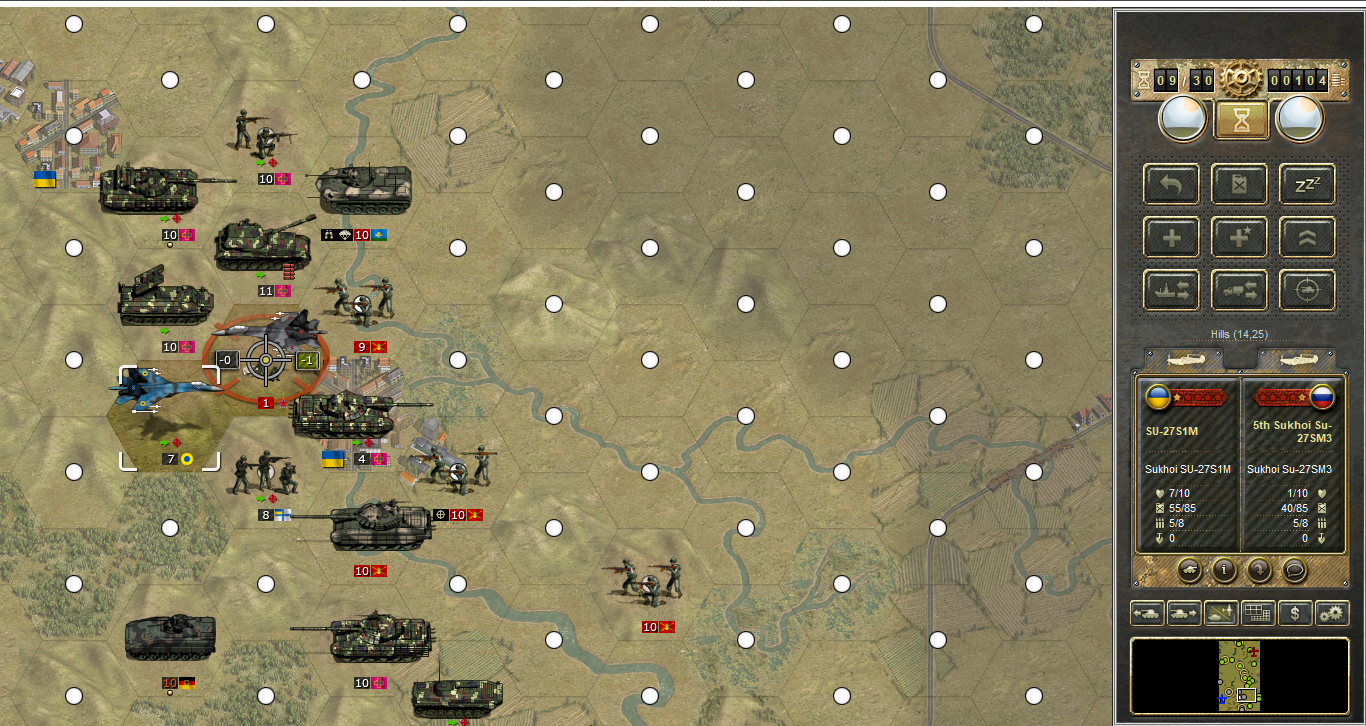Open the gears options menu
This screenshot has height=726, width=1366.
[1332, 613]
